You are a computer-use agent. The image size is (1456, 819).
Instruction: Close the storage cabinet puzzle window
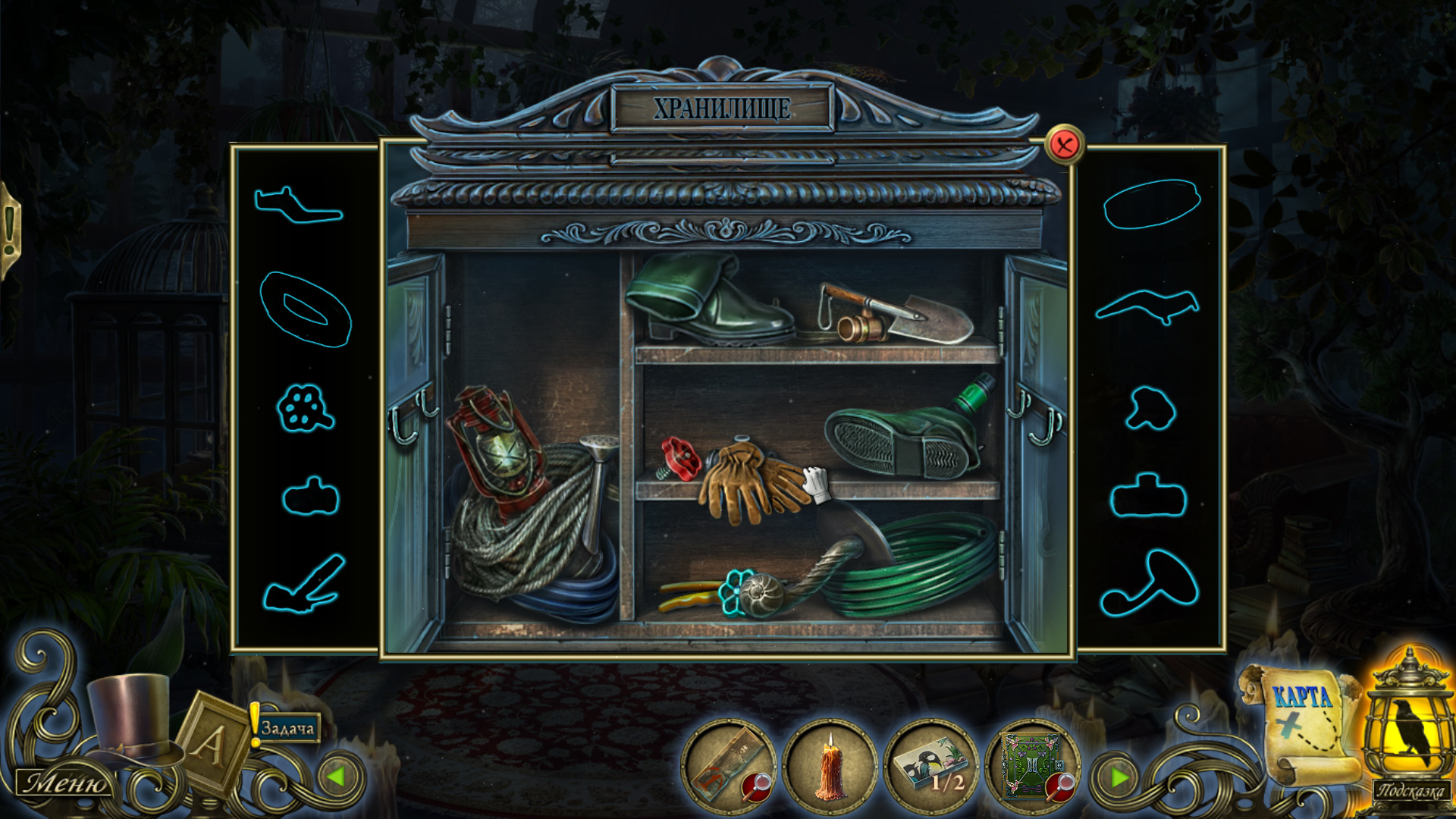pos(1064,144)
